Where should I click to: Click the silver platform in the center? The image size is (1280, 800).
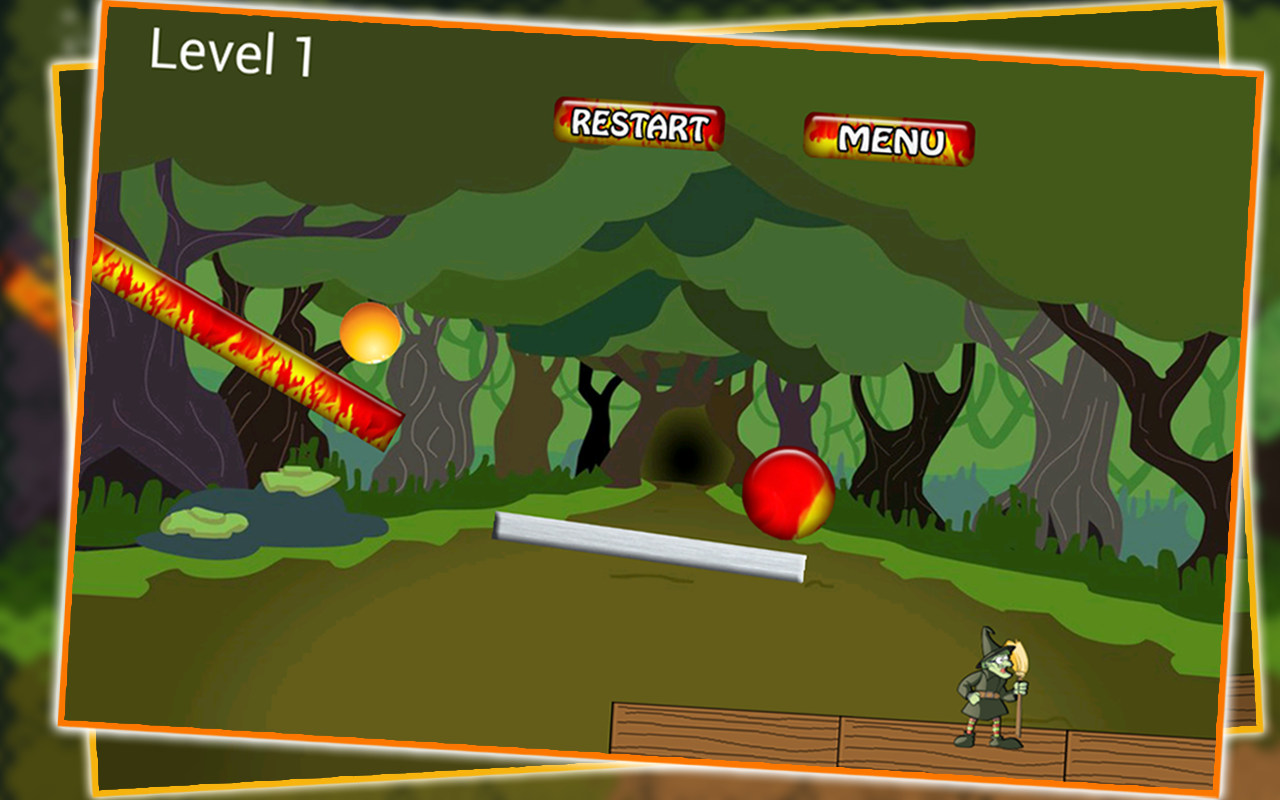click(x=650, y=545)
